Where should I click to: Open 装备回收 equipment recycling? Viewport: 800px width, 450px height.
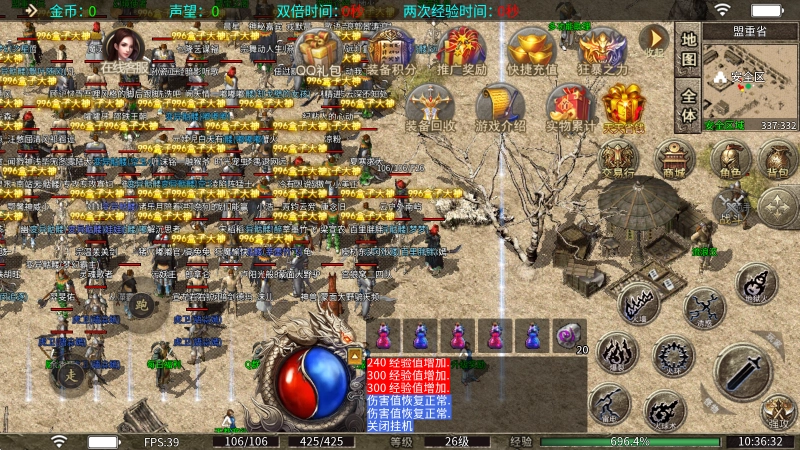[x=432, y=107]
